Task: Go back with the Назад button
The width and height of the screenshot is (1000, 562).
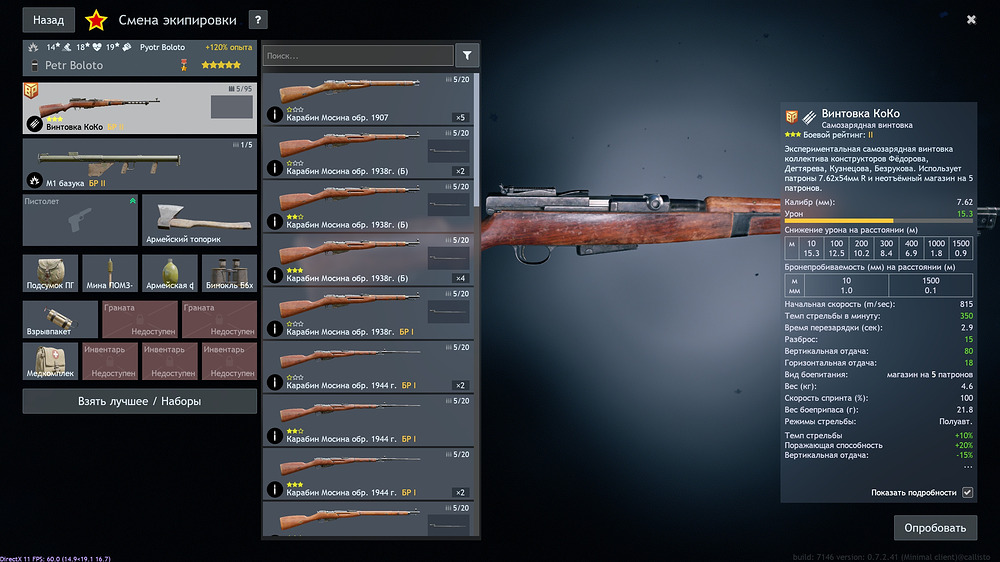Action: click(x=48, y=19)
